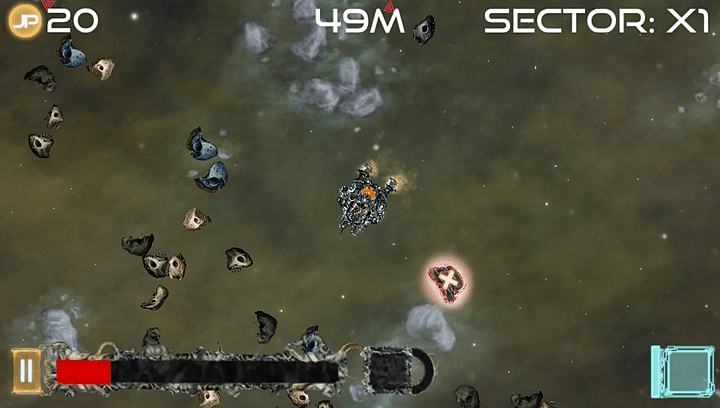
Task: Tap the cyan square ability button
Action: click(x=683, y=373)
